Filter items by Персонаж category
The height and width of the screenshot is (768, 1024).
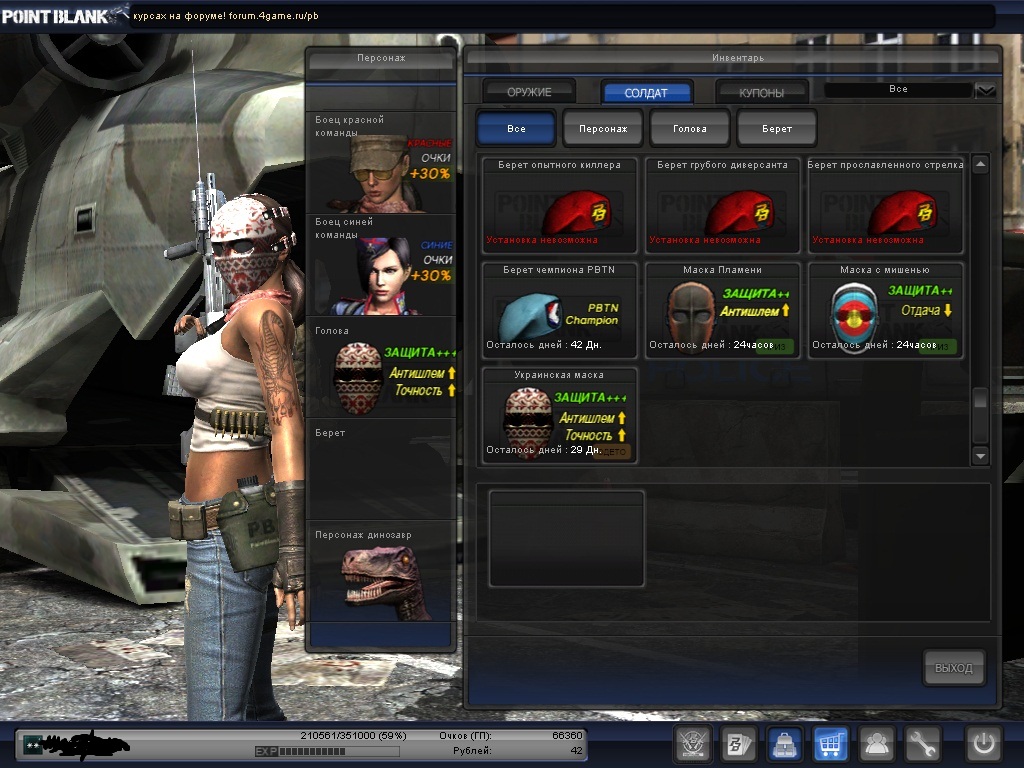603,129
